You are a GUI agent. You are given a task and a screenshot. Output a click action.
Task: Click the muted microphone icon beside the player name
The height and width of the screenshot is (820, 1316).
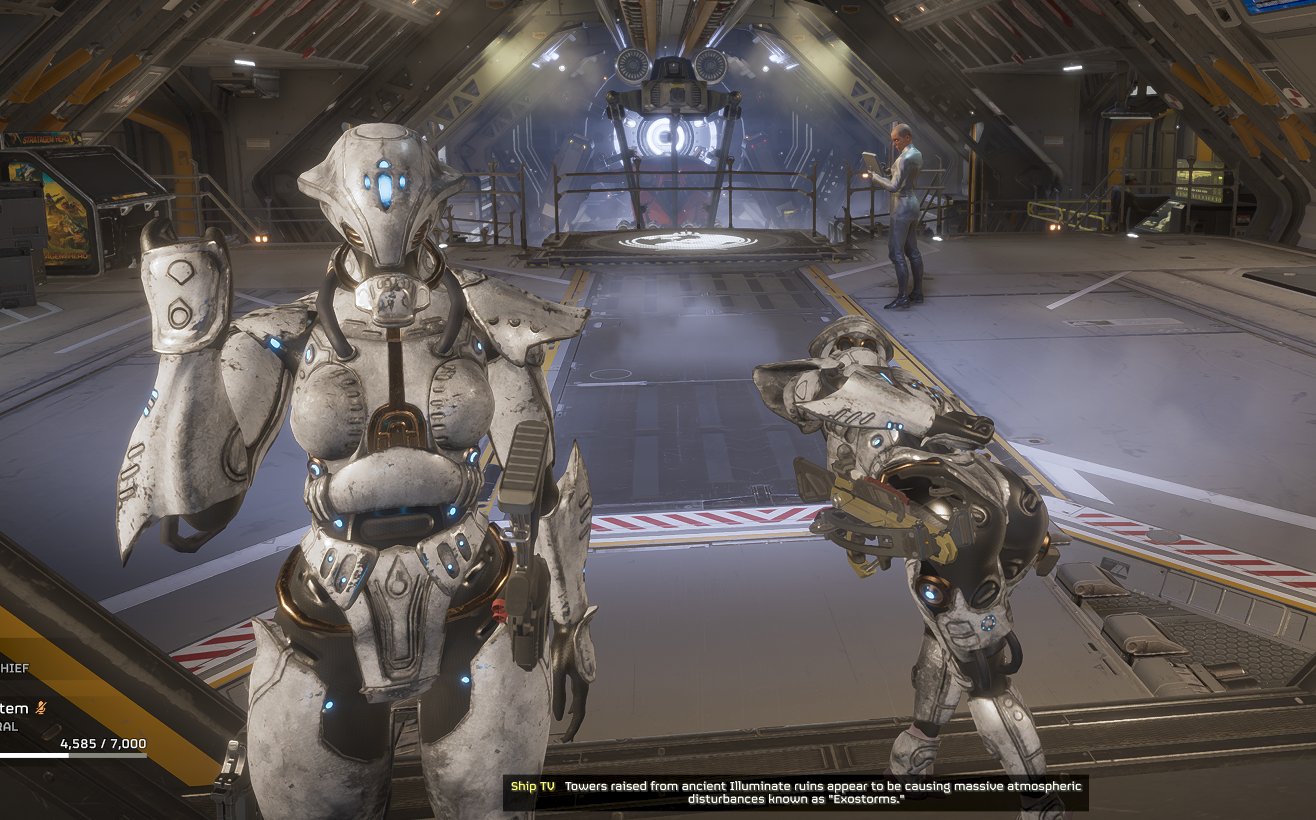pos(41,708)
